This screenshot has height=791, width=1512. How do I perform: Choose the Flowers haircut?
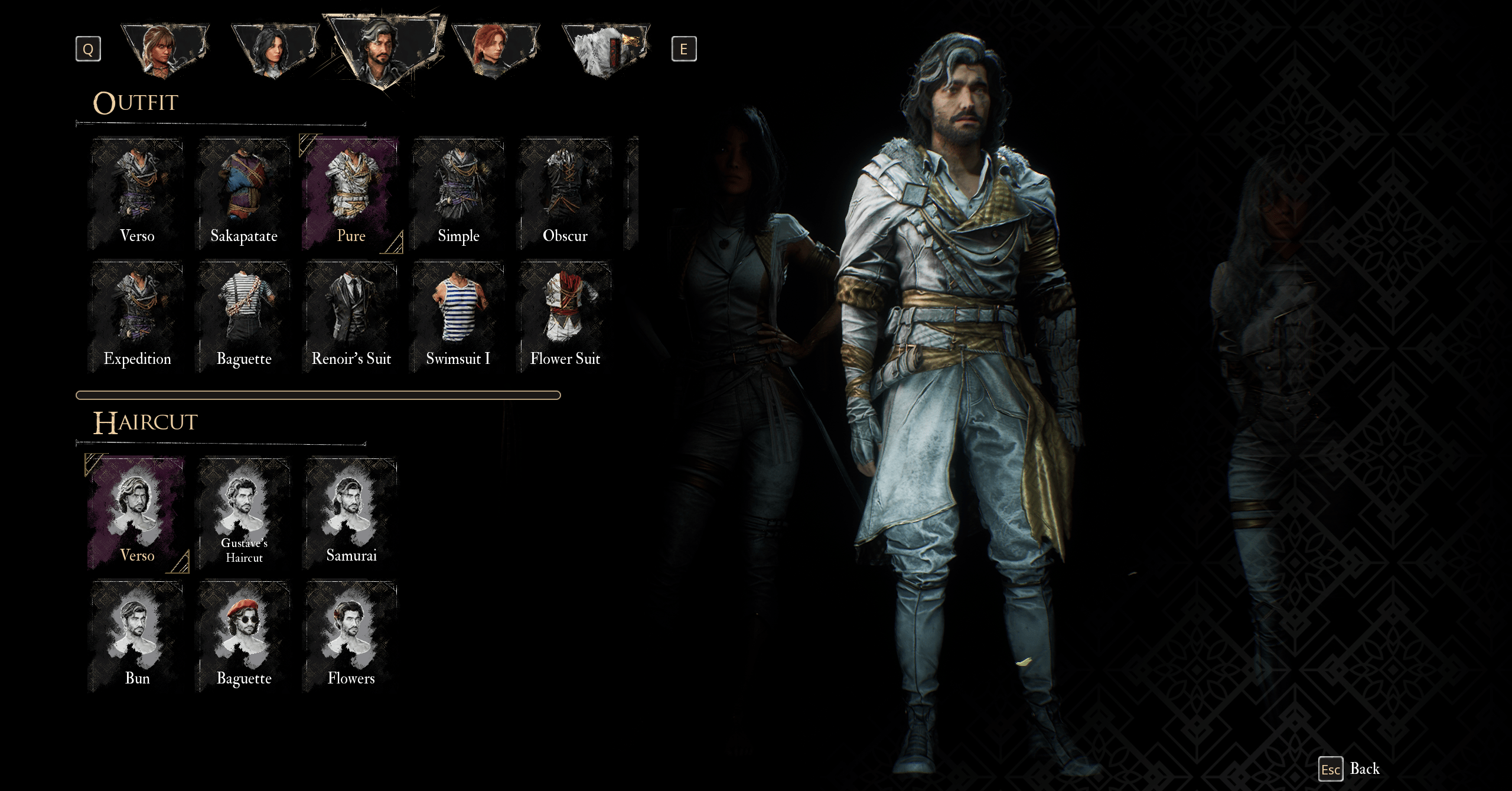click(351, 636)
